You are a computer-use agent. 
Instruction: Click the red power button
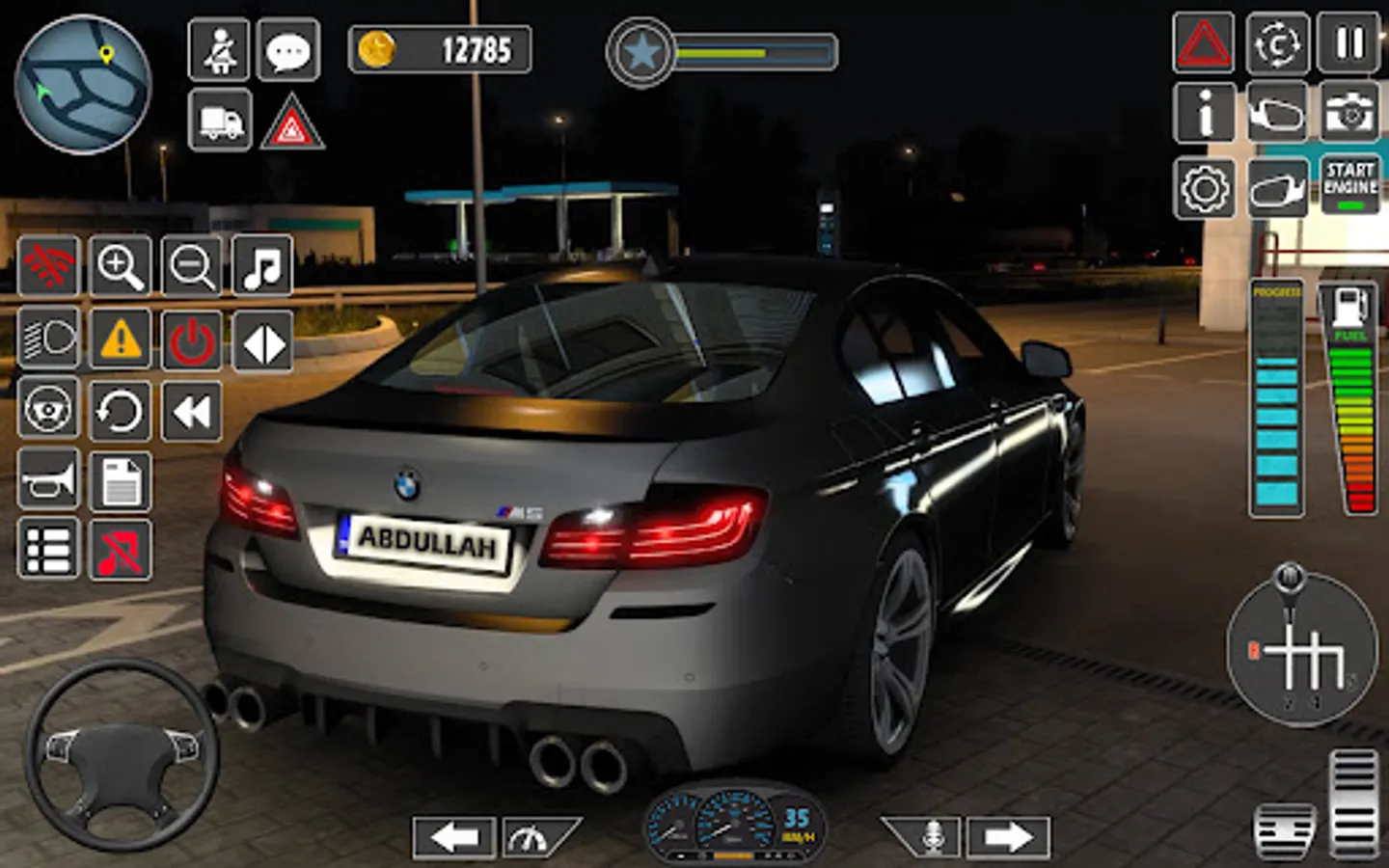tap(192, 340)
